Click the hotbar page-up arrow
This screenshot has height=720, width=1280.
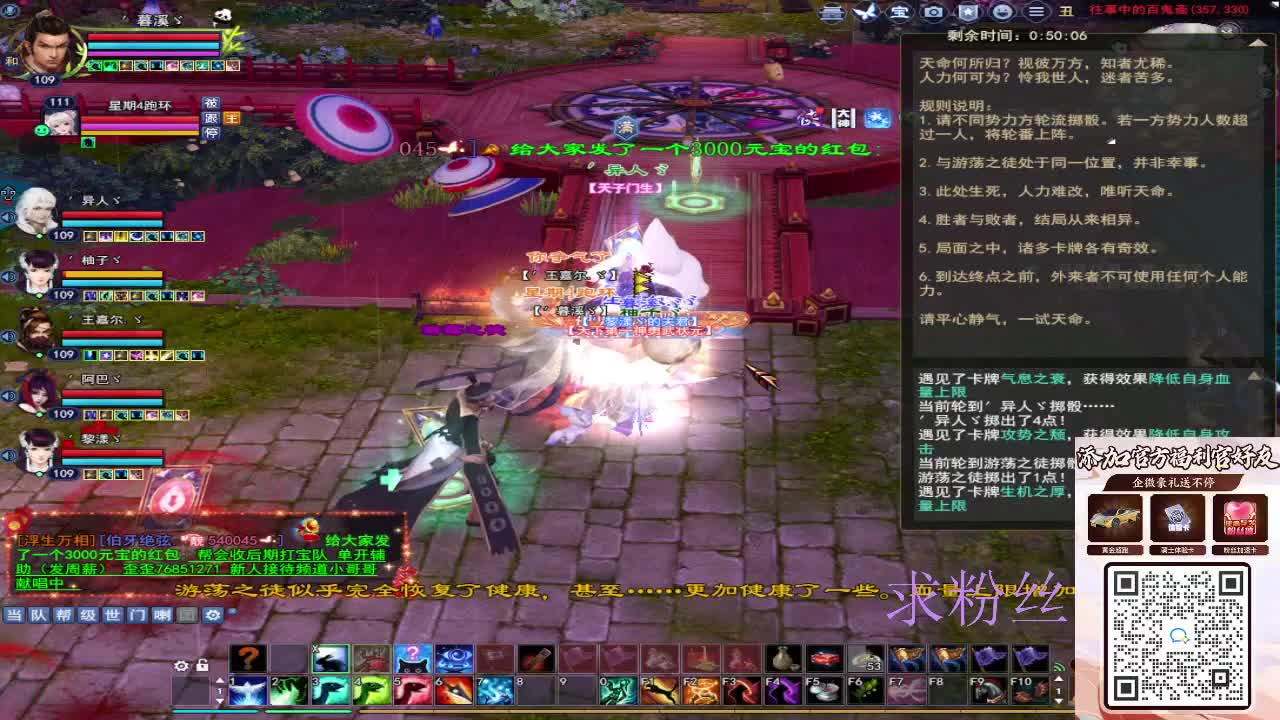click(x=219, y=681)
